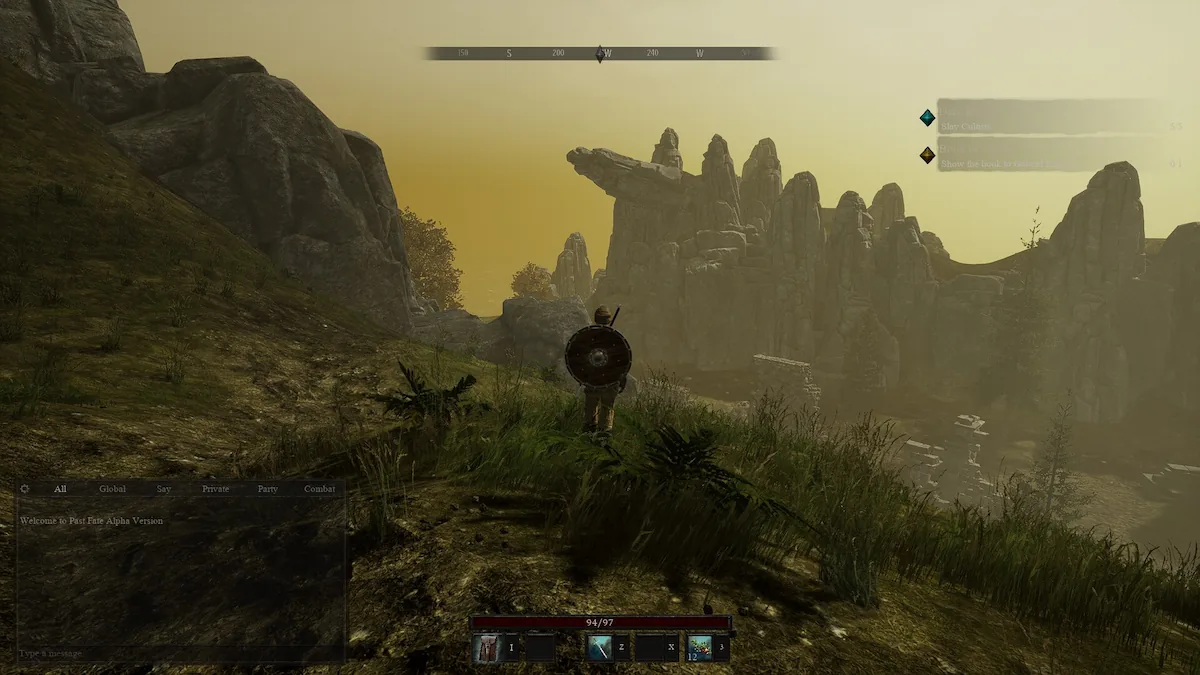Open the chat settings gear icon
1200x675 pixels.
coord(25,489)
